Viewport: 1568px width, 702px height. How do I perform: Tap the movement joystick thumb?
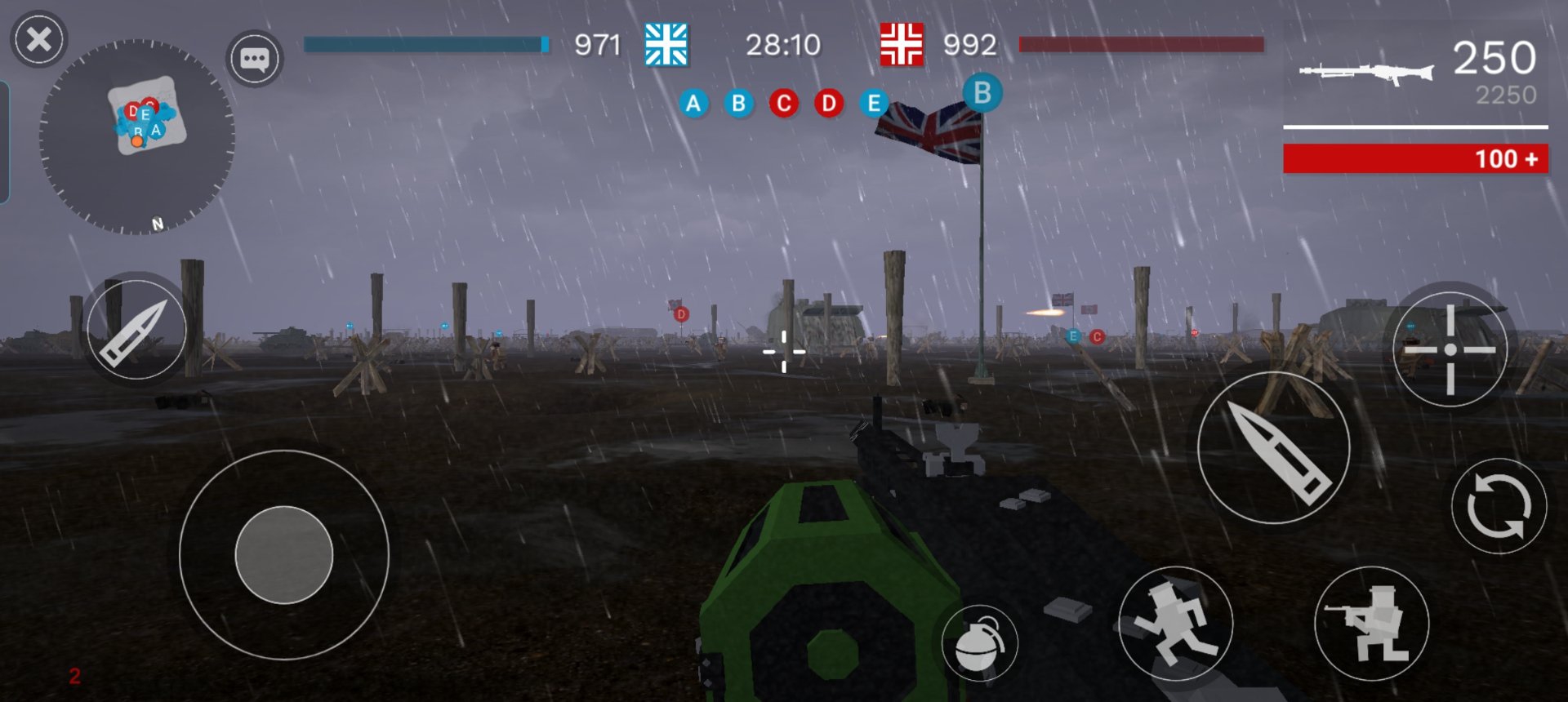click(x=284, y=555)
